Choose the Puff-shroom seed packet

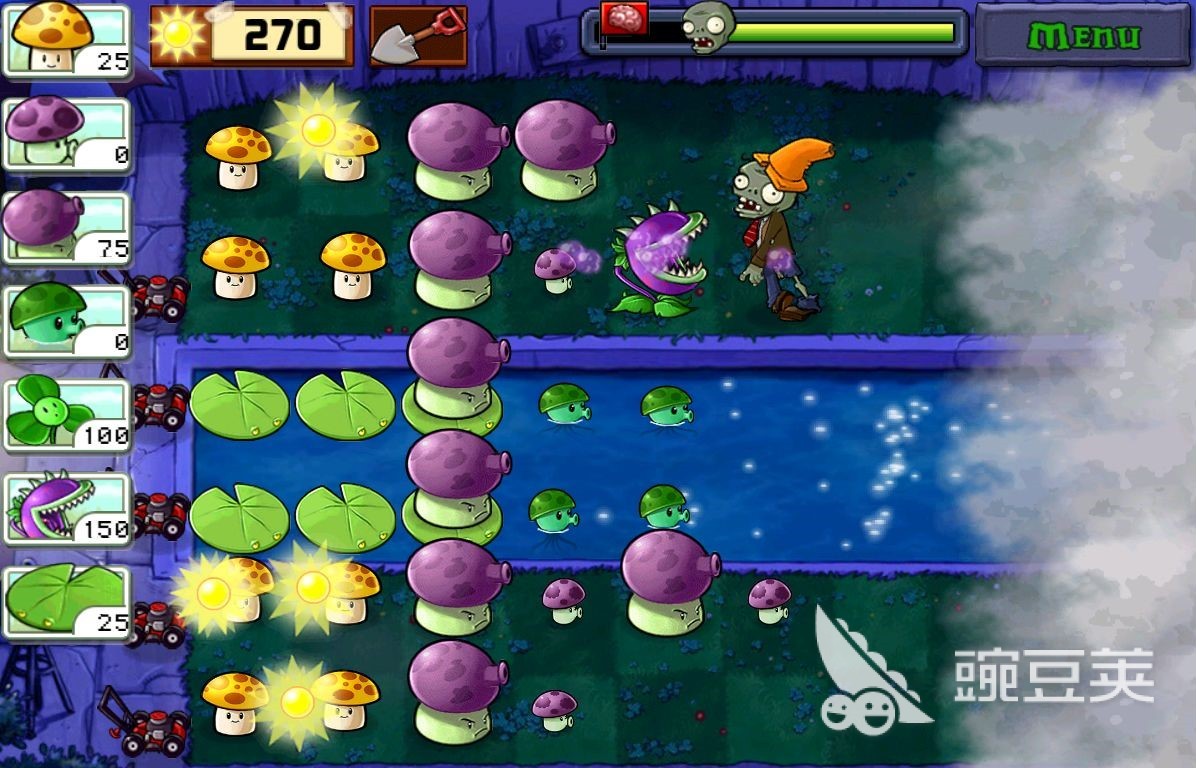68,133
